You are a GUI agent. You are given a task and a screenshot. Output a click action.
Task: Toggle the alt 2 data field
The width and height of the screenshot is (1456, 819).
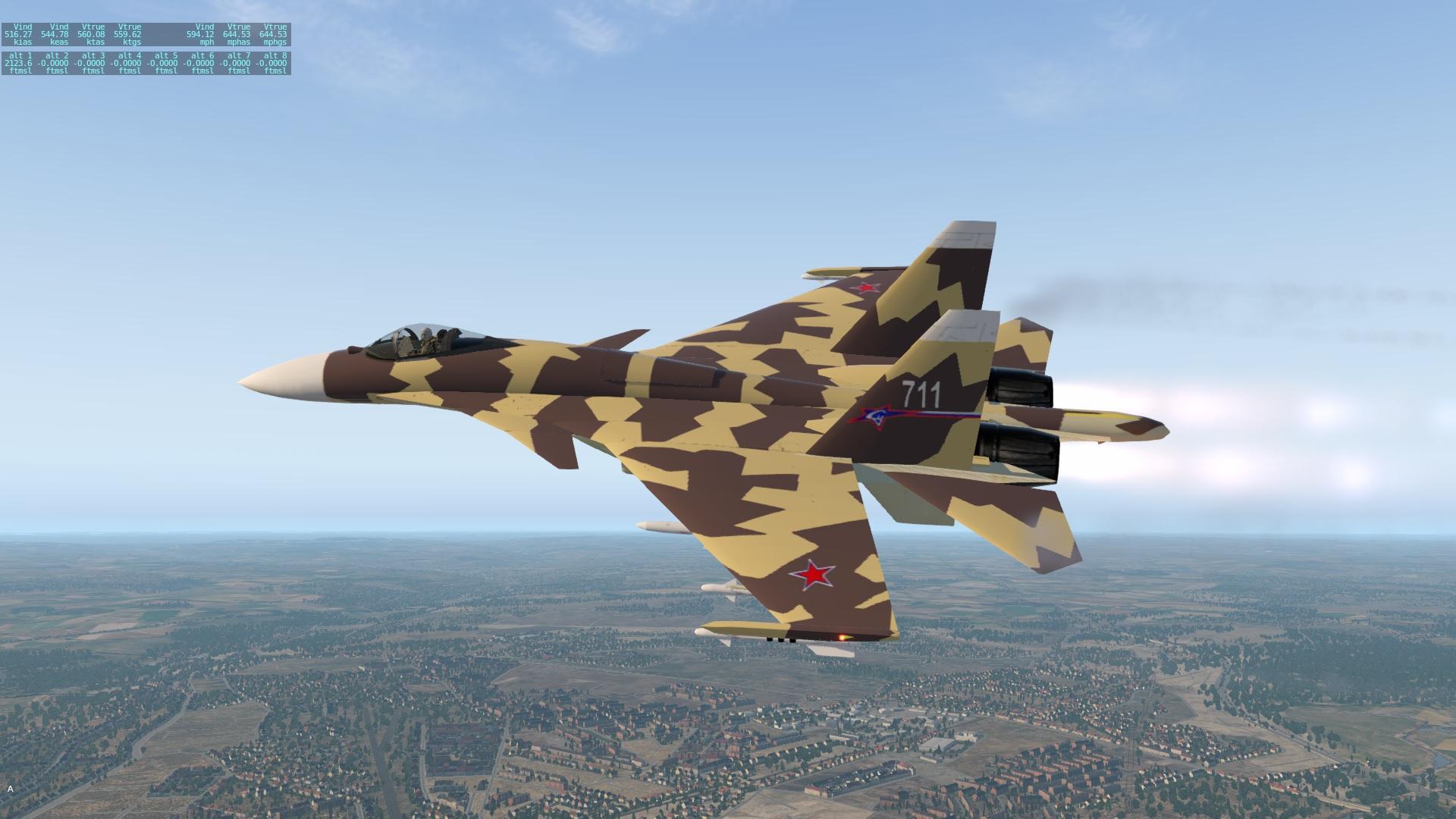(x=55, y=62)
